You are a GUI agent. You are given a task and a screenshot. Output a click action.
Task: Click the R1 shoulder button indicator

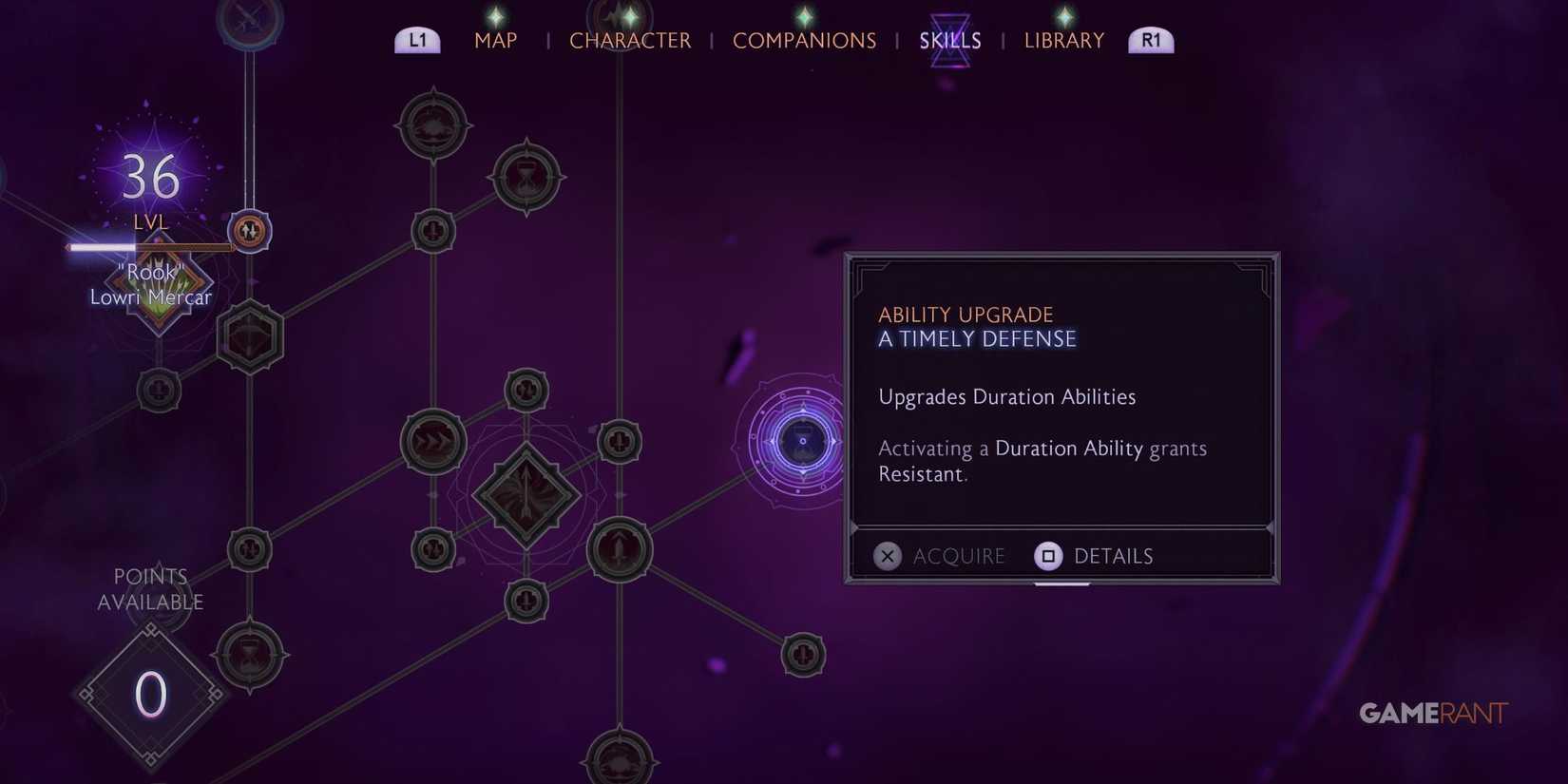point(1150,39)
